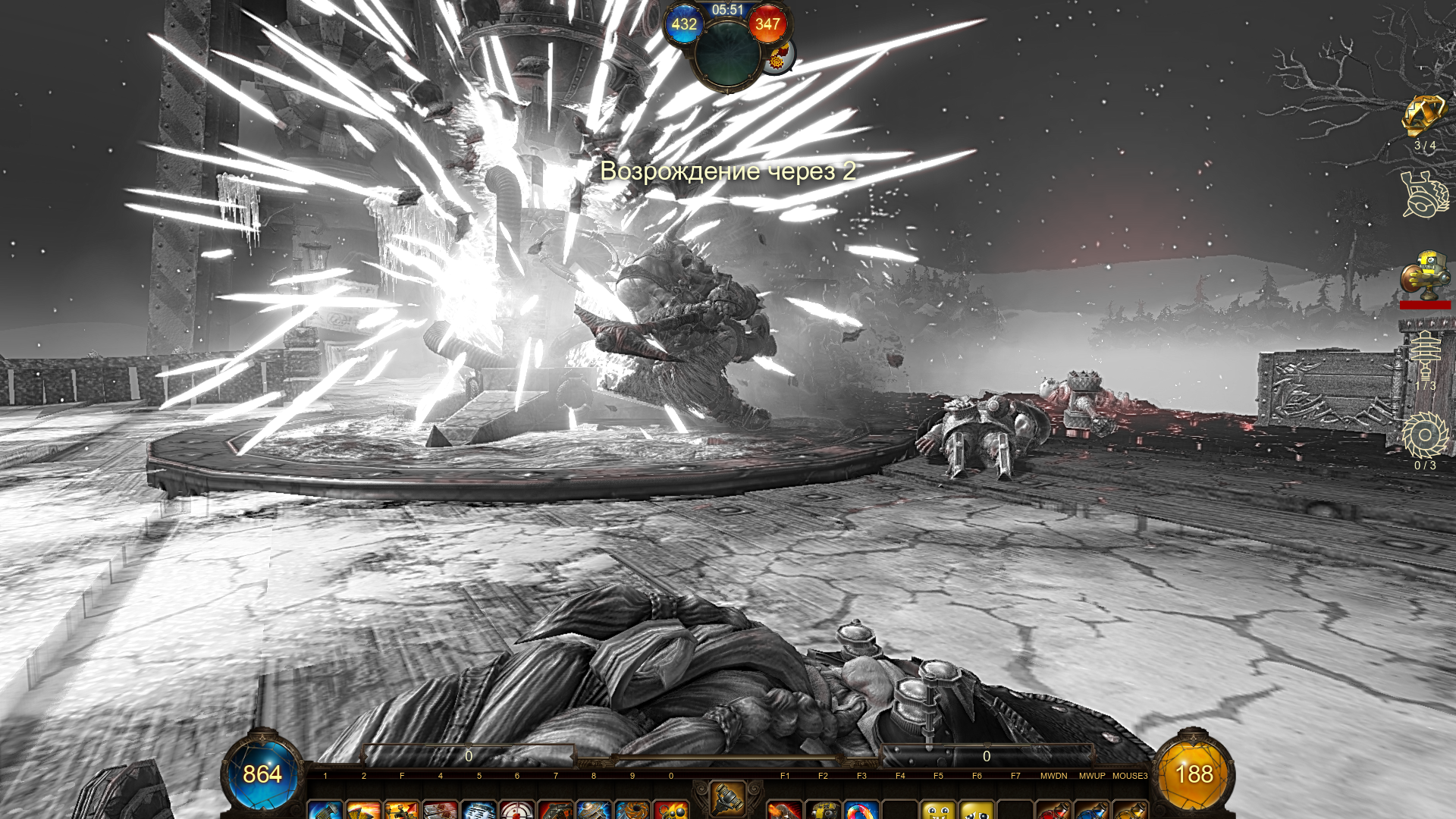This screenshot has height=819, width=1456.
Task: Select the ability in hotbar slot 1
Action: (325, 809)
